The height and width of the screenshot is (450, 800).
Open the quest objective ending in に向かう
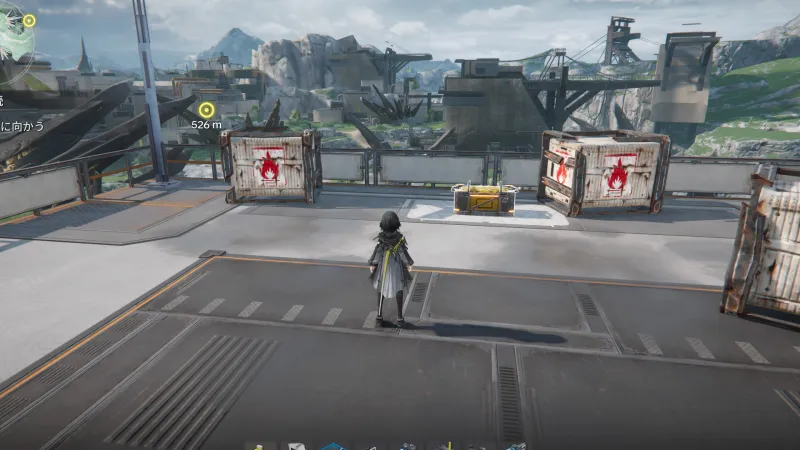(x=22, y=127)
